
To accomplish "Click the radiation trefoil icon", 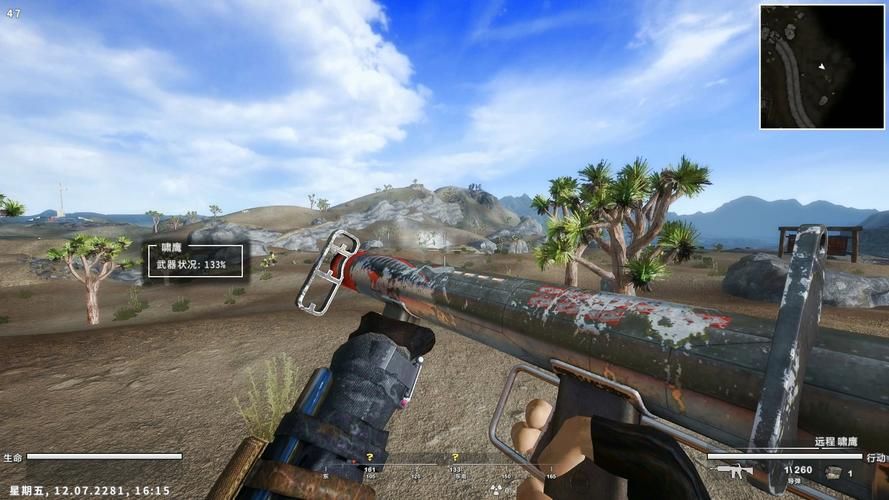I will point(495,489).
